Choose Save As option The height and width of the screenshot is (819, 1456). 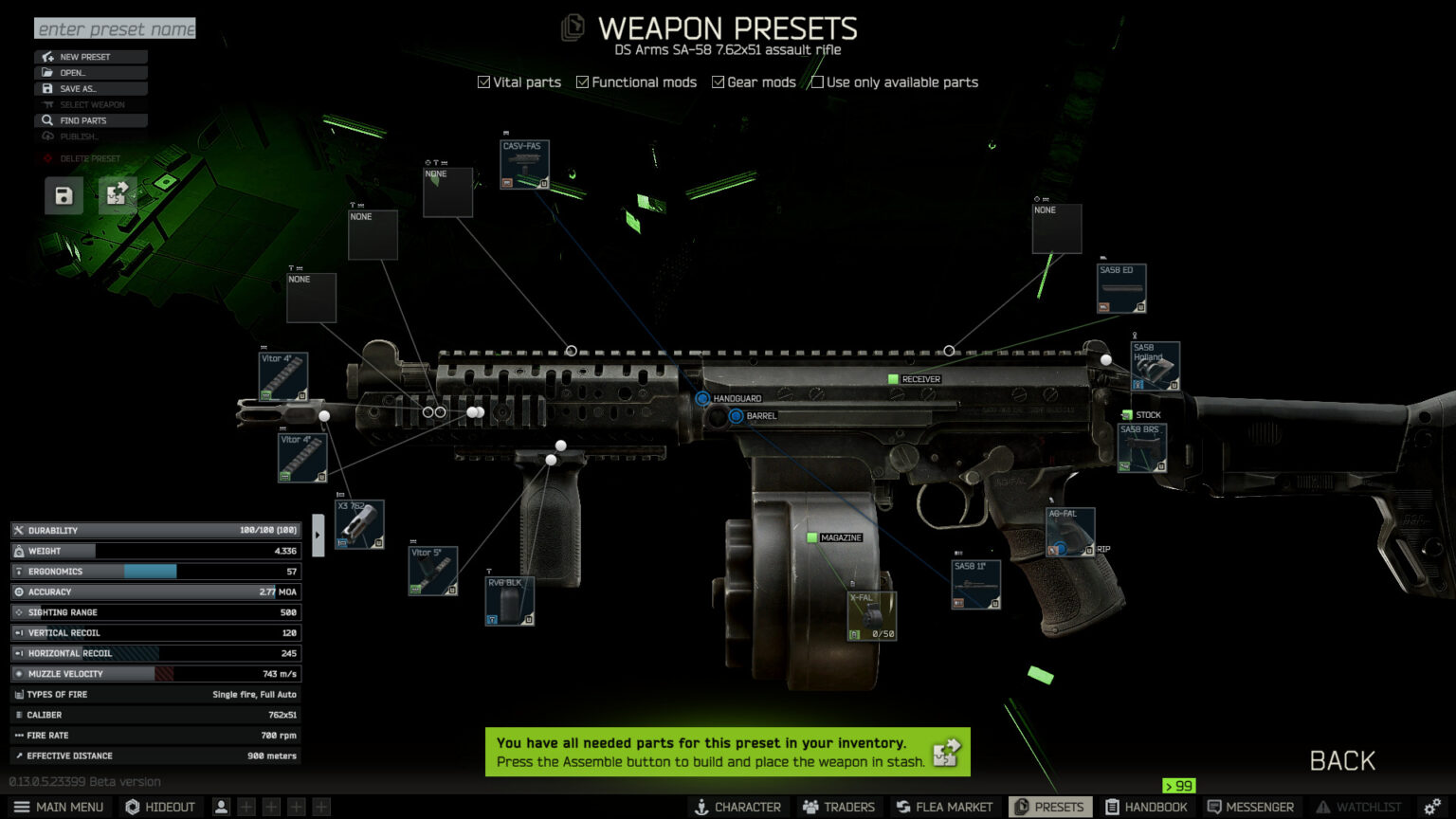pyautogui.click(x=91, y=89)
